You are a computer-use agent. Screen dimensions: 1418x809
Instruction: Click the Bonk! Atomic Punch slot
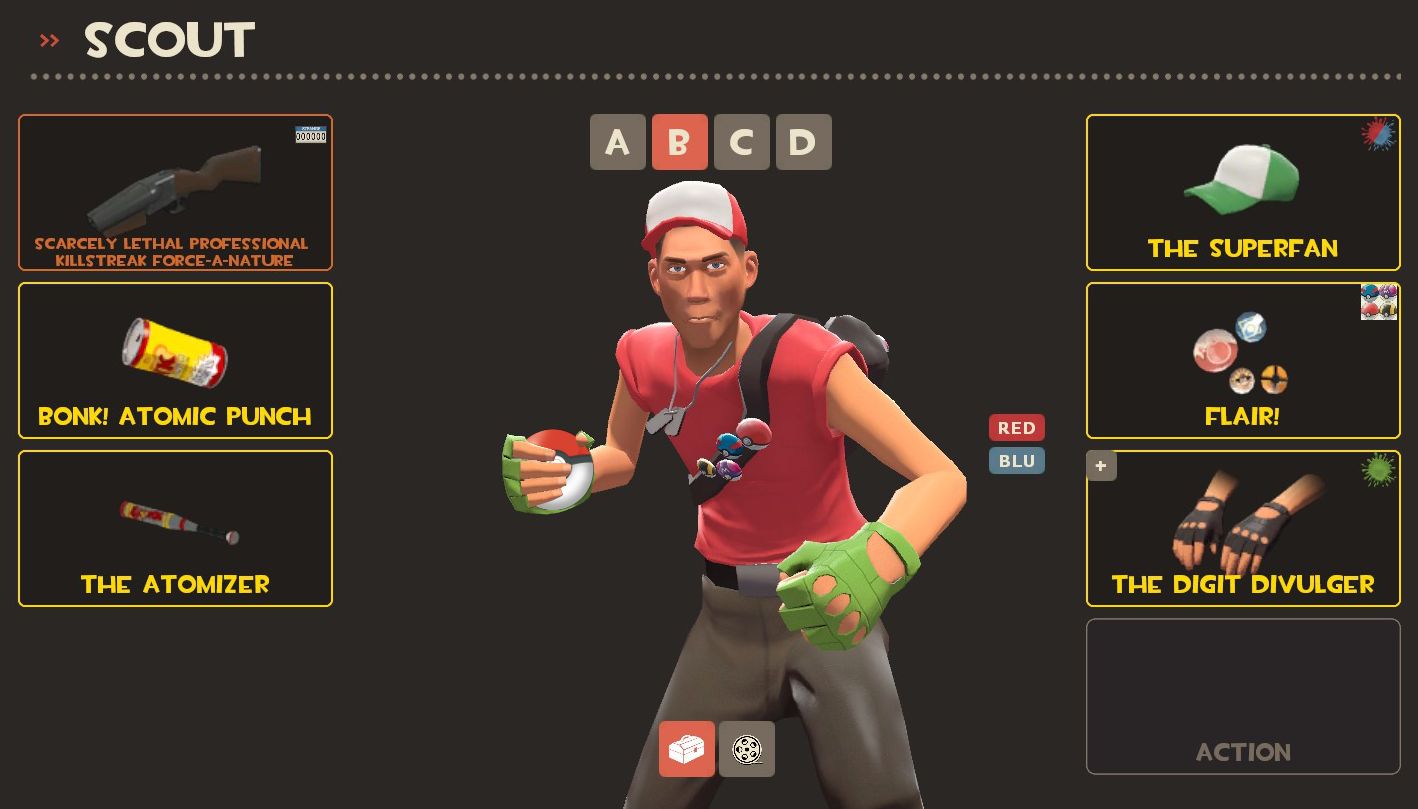click(x=175, y=360)
